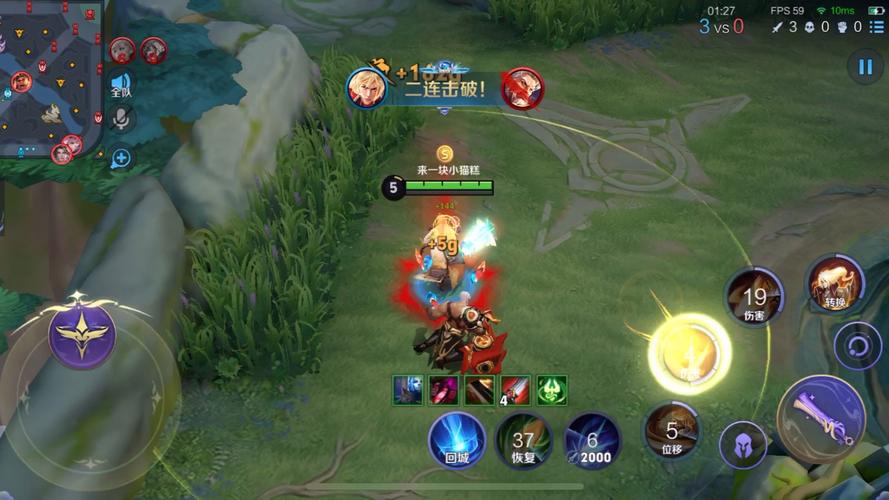This screenshot has width=889, height=500.
Task: Cast the 伤害 damage skill
Action: 754,297
